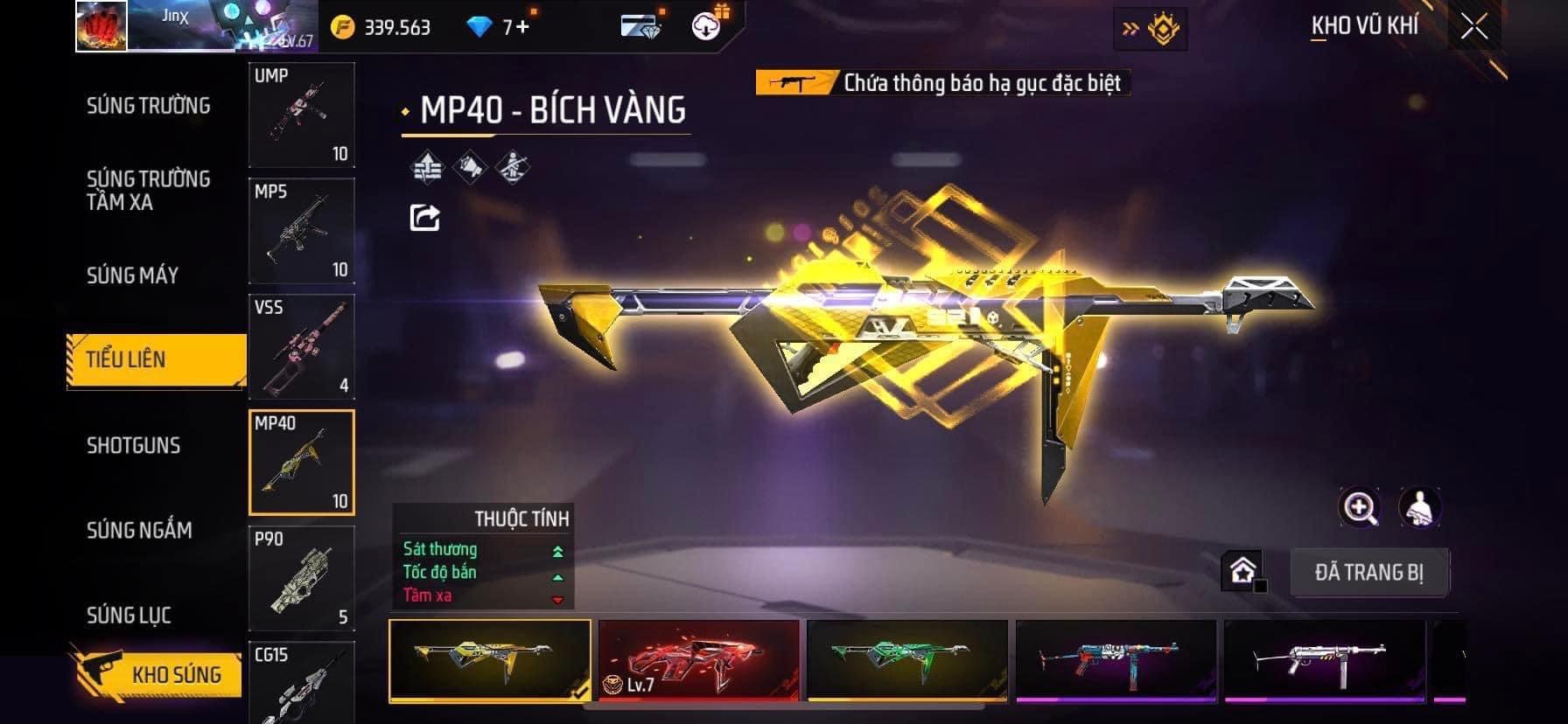1568x724 pixels.
Task: Select the Súng Máy category
Action: pos(133,275)
